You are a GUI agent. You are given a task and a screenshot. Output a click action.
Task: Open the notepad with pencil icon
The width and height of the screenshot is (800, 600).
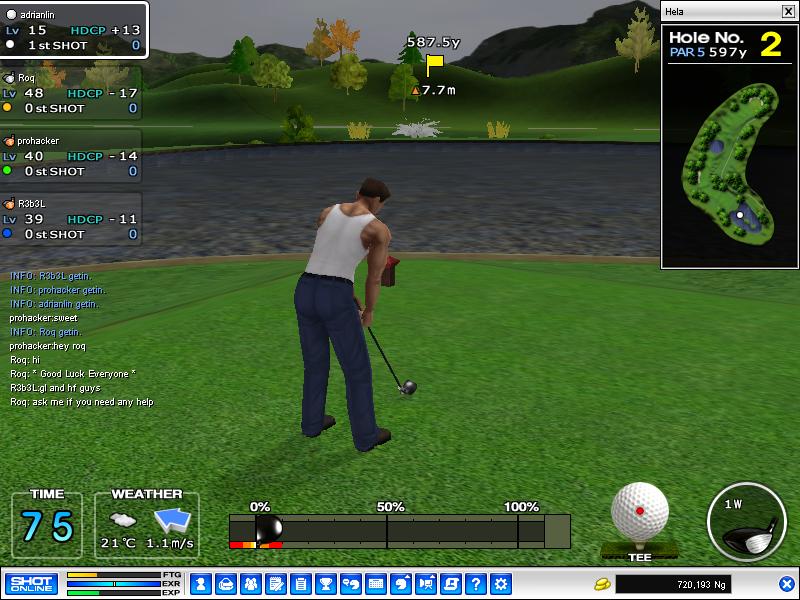click(x=275, y=583)
